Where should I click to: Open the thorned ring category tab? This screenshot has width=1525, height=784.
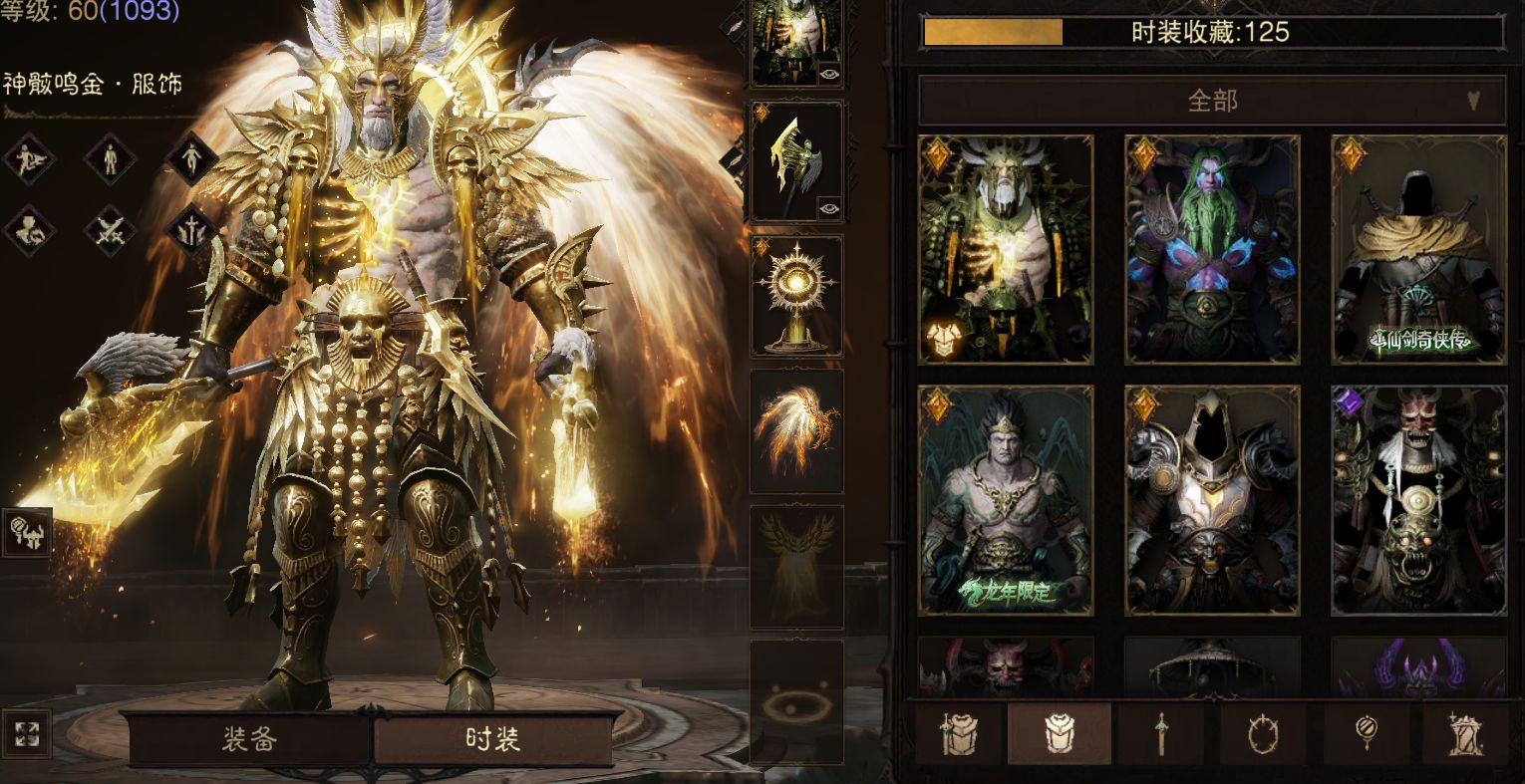coord(1263,735)
